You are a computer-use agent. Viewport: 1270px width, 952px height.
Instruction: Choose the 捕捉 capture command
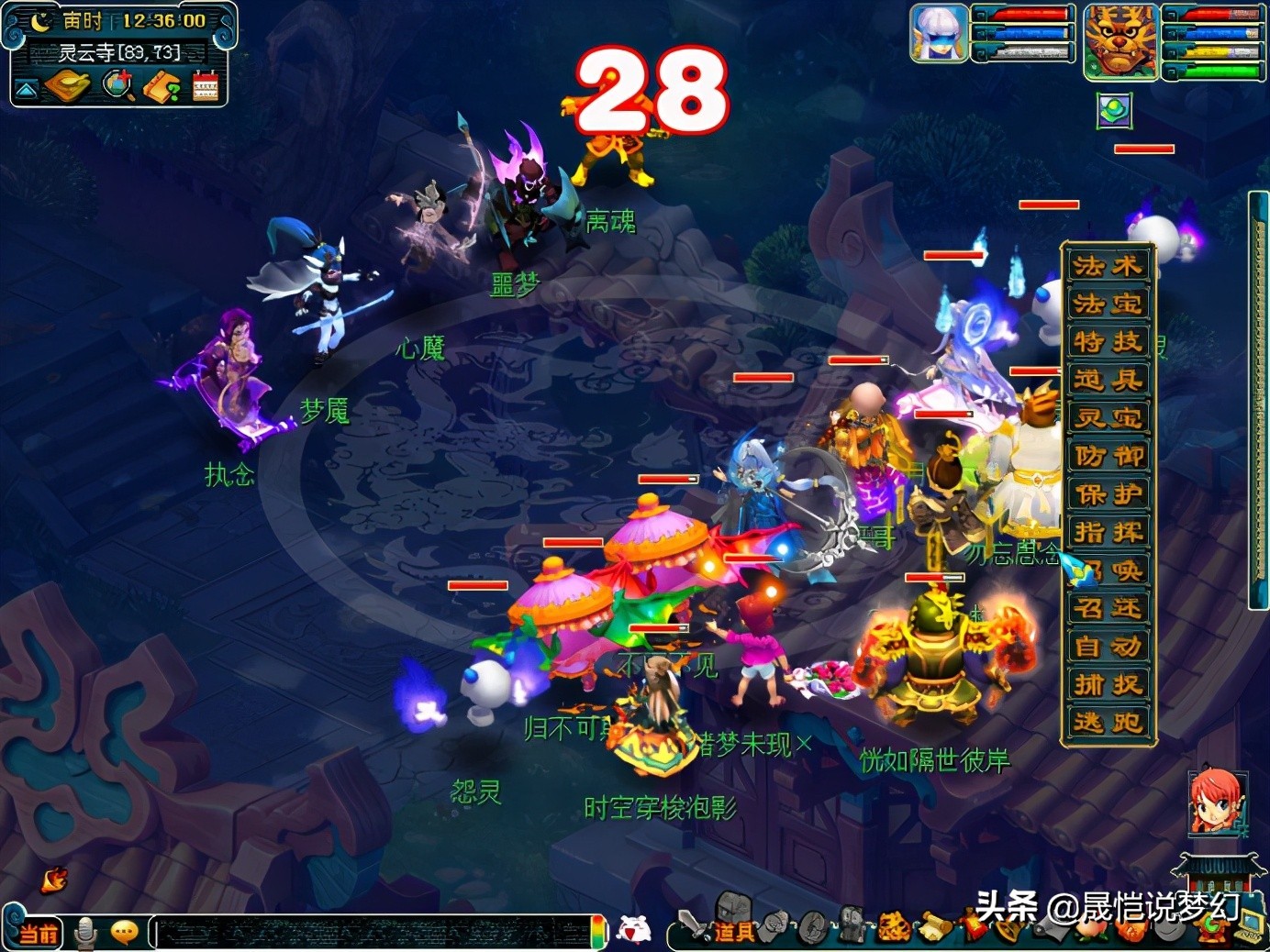pos(1108,684)
